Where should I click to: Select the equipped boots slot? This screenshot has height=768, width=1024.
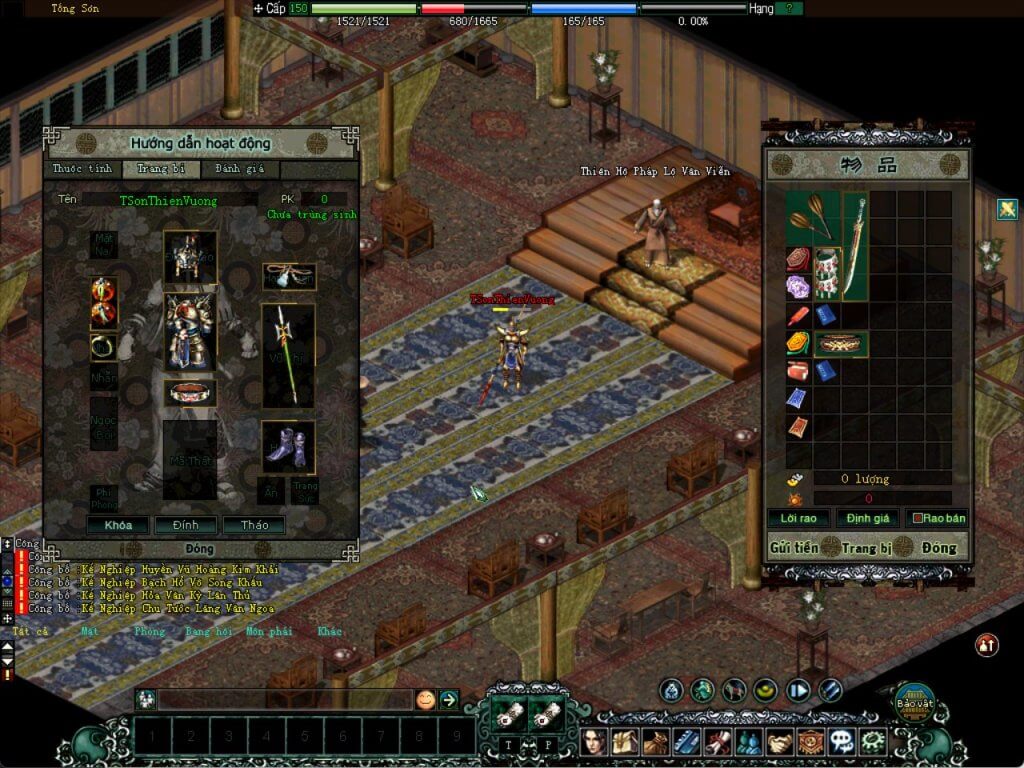tap(288, 446)
